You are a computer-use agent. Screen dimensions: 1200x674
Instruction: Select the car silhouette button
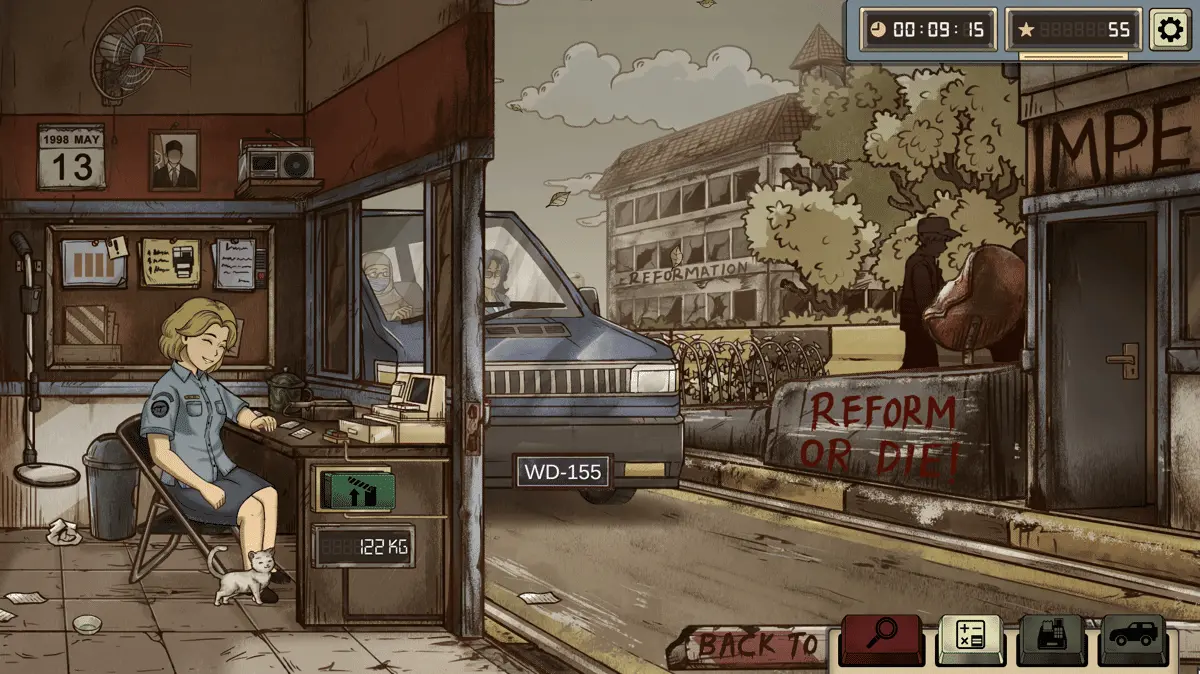[x=1135, y=638]
